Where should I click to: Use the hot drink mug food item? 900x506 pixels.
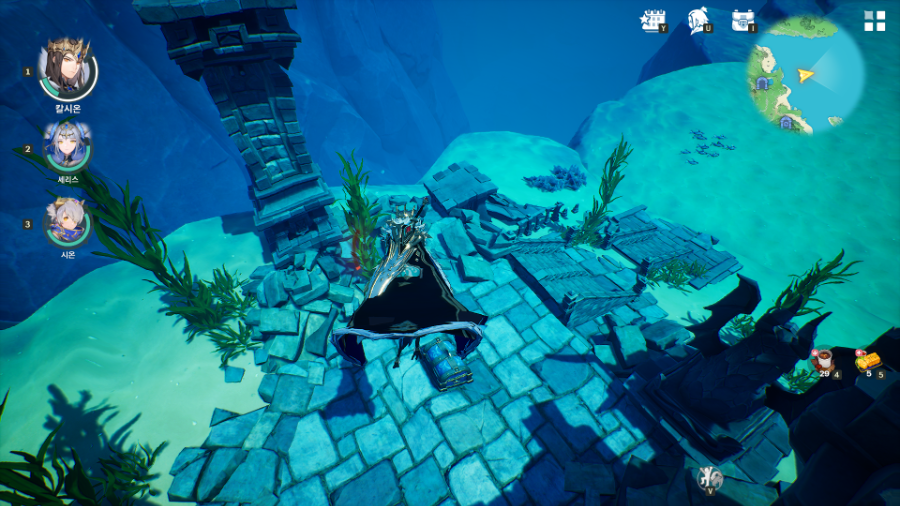point(824,360)
